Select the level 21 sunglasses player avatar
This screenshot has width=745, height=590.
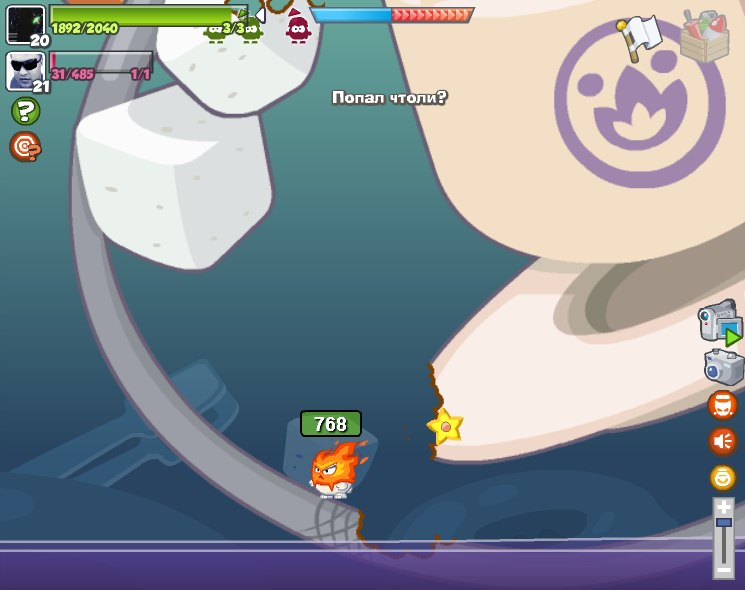click(24, 71)
